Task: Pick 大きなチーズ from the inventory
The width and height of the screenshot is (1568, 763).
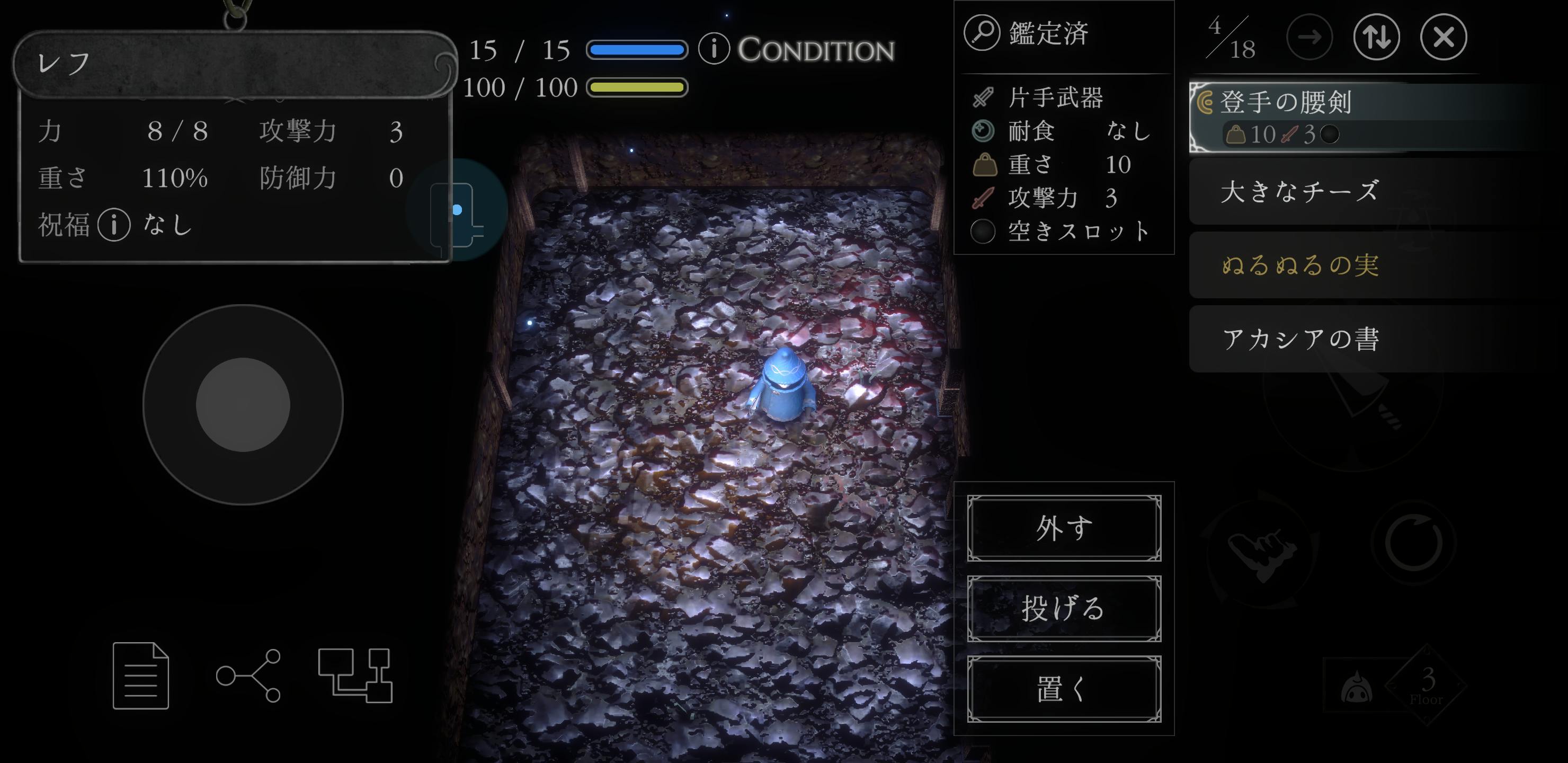Action: (1339, 191)
